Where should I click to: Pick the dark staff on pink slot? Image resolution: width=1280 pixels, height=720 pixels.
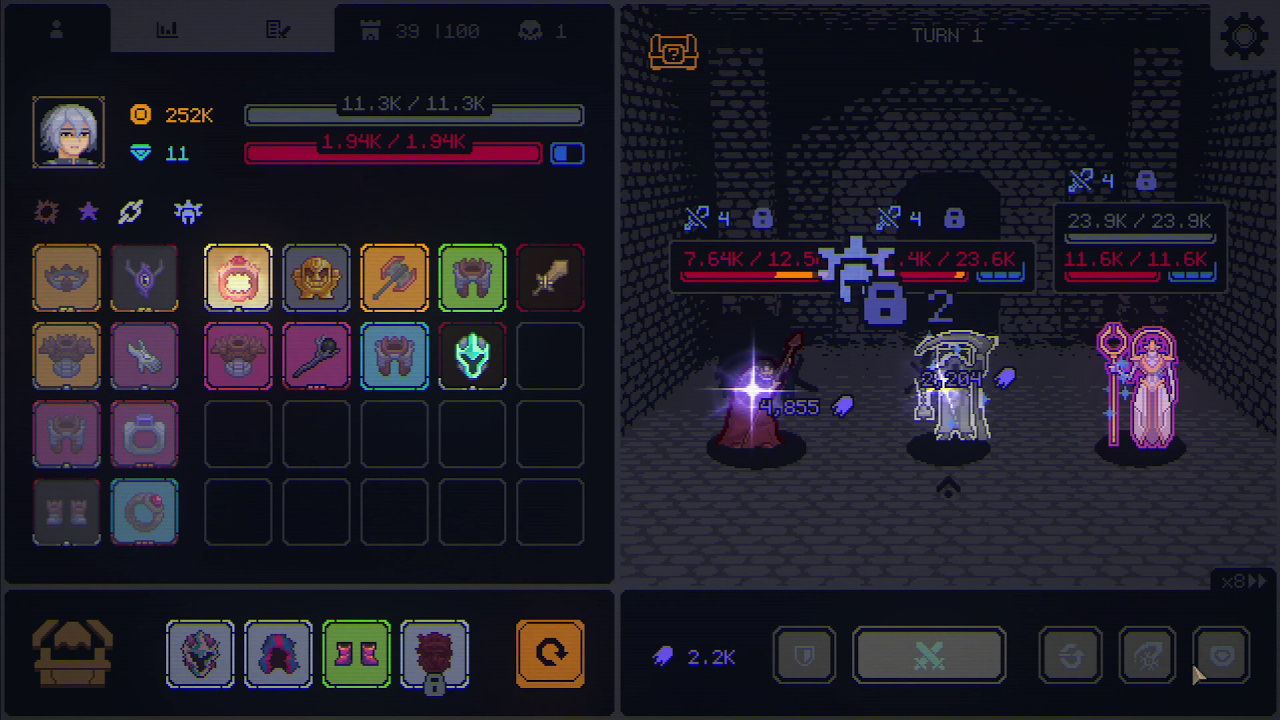[316, 356]
